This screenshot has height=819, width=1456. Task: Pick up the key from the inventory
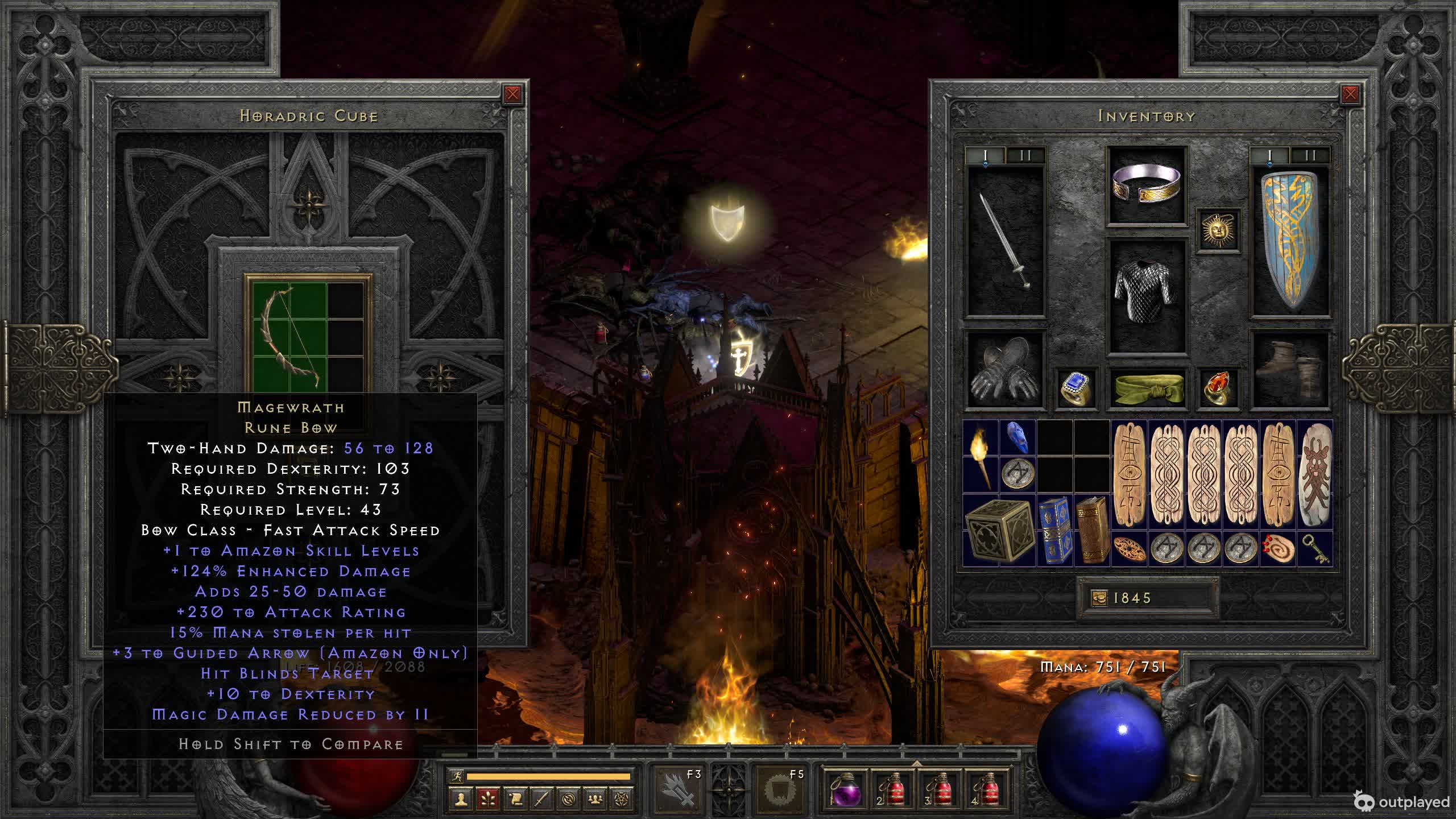pyautogui.click(x=1316, y=549)
